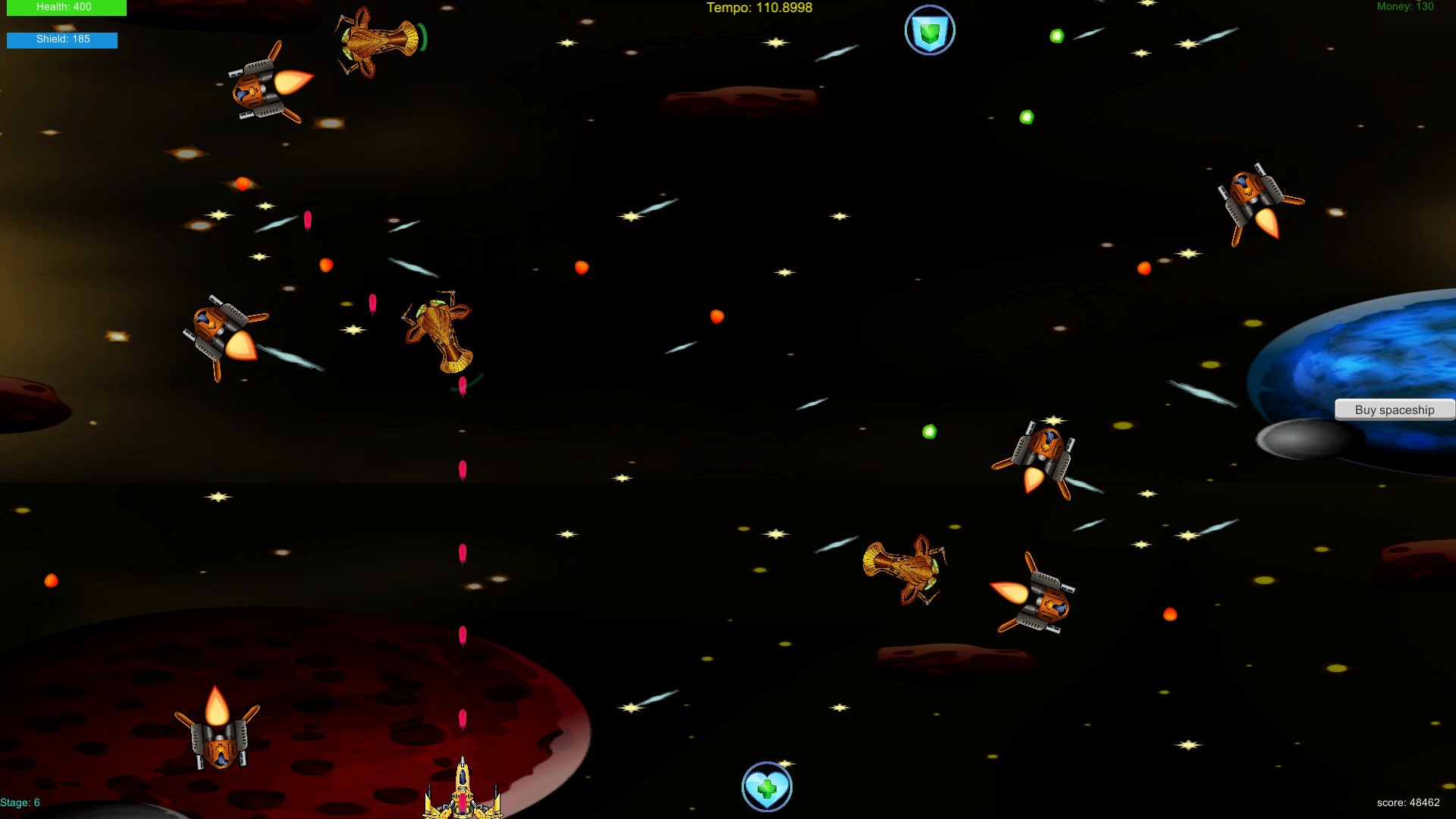Select the Health: 400 green bar
Image resolution: width=1456 pixels, height=819 pixels.
(x=67, y=8)
